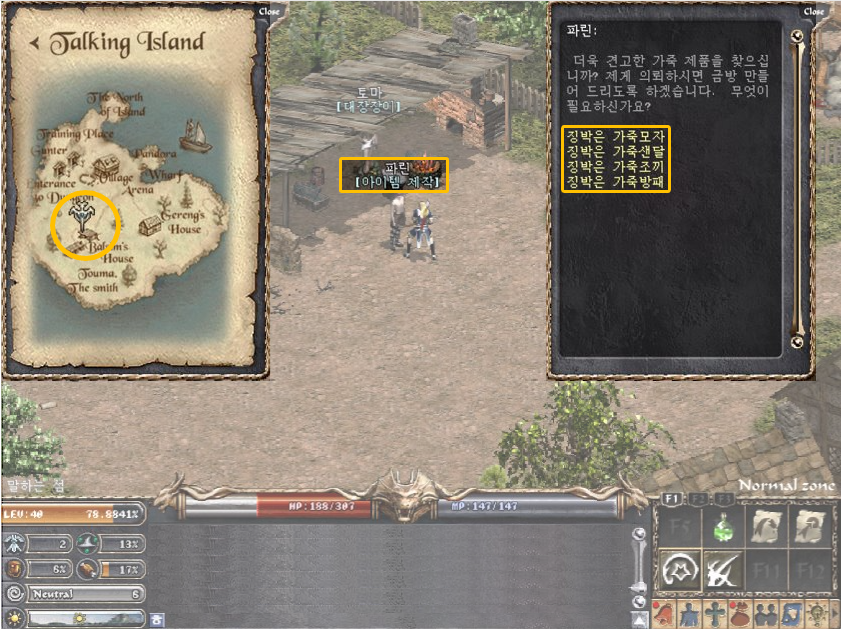This screenshot has height=629, width=841.
Task: Open the ankh cross menu icon
Action: click(713, 611)
